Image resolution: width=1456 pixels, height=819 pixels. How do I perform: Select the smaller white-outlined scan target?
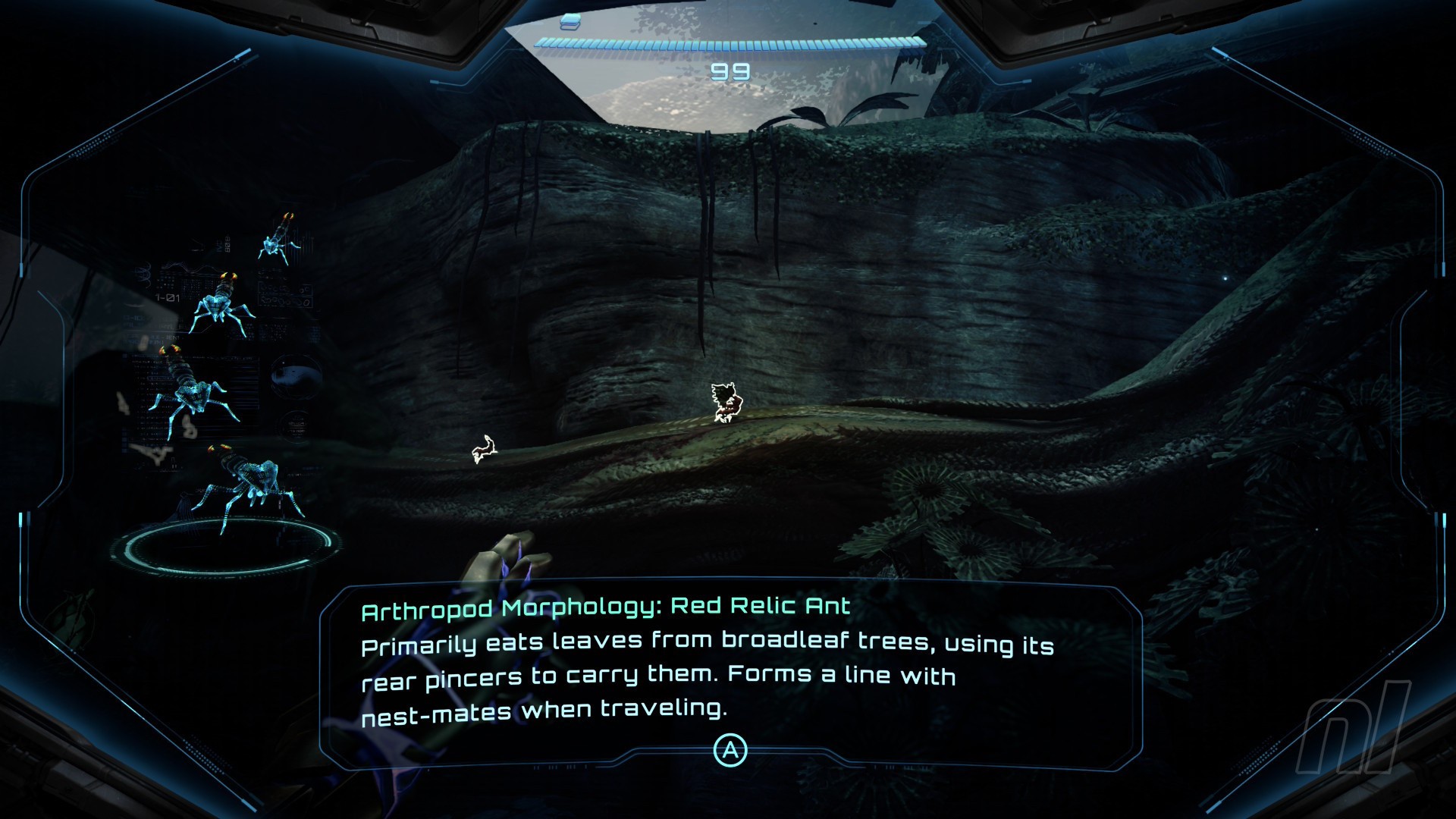coord(484,450)
